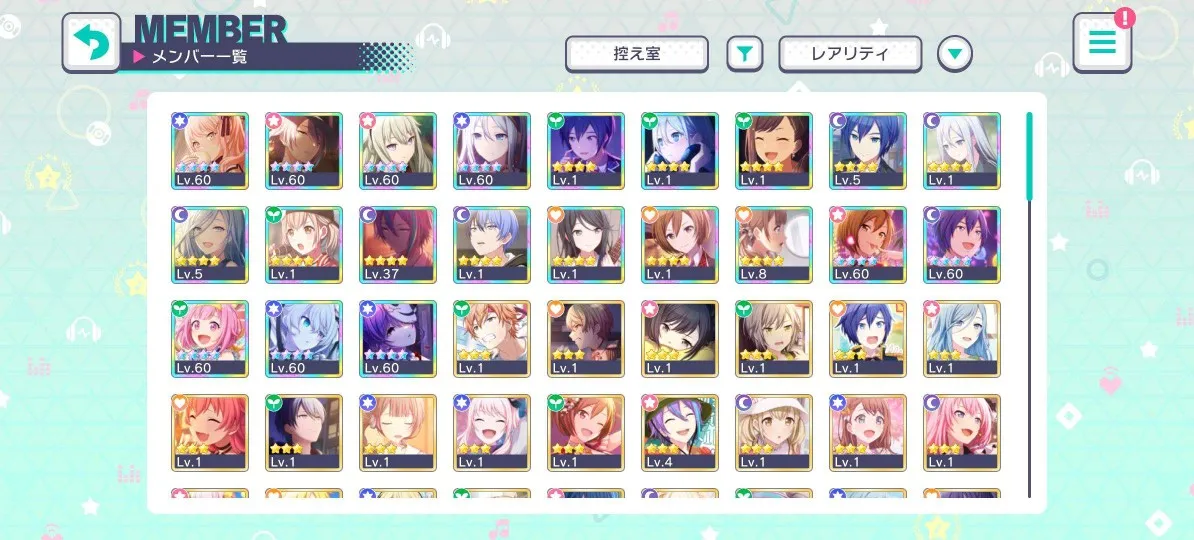Change the レアリティ sort option
The height and width of the screenshot is (540, 1194).
click(850, 54)
